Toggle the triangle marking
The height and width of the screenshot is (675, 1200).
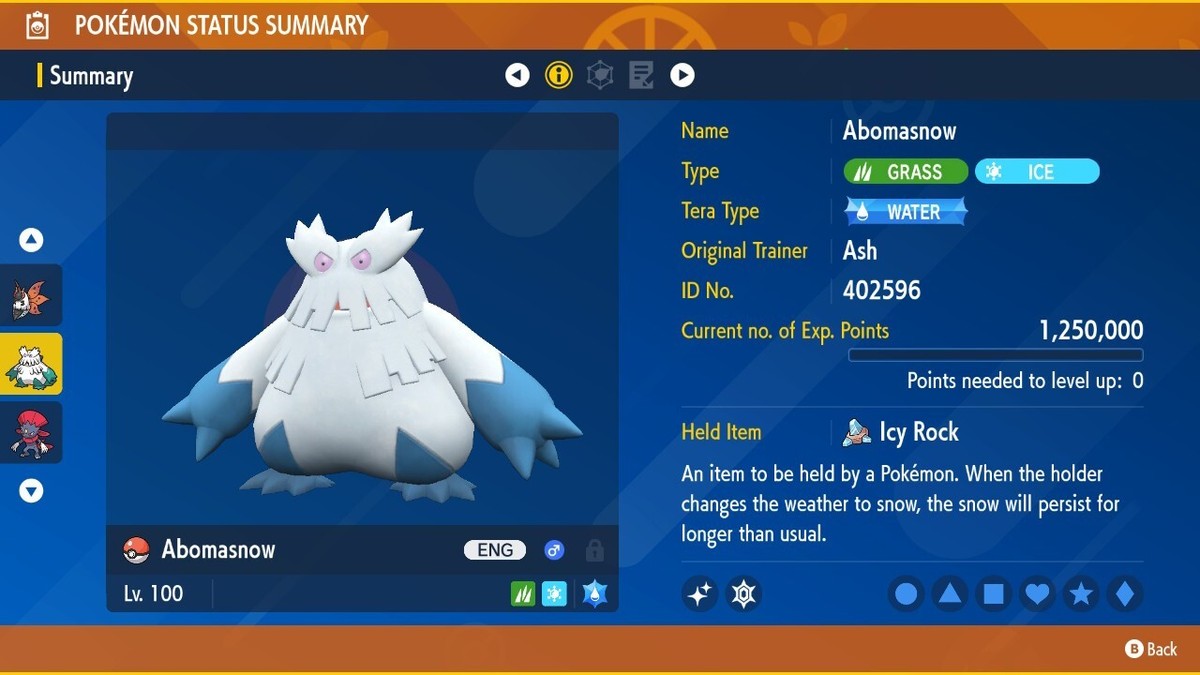point(949,594)
